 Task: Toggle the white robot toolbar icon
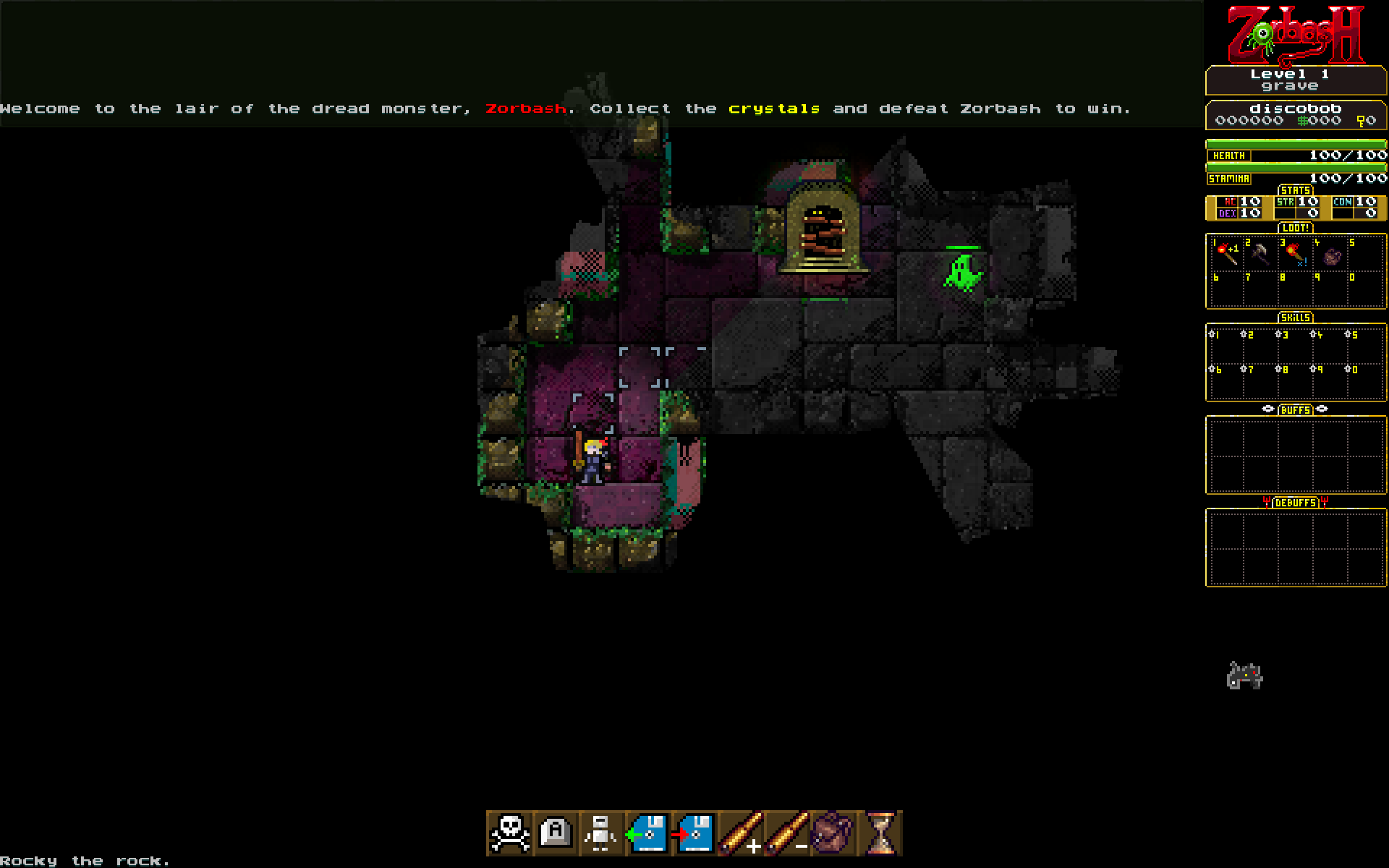click(601, 833)
